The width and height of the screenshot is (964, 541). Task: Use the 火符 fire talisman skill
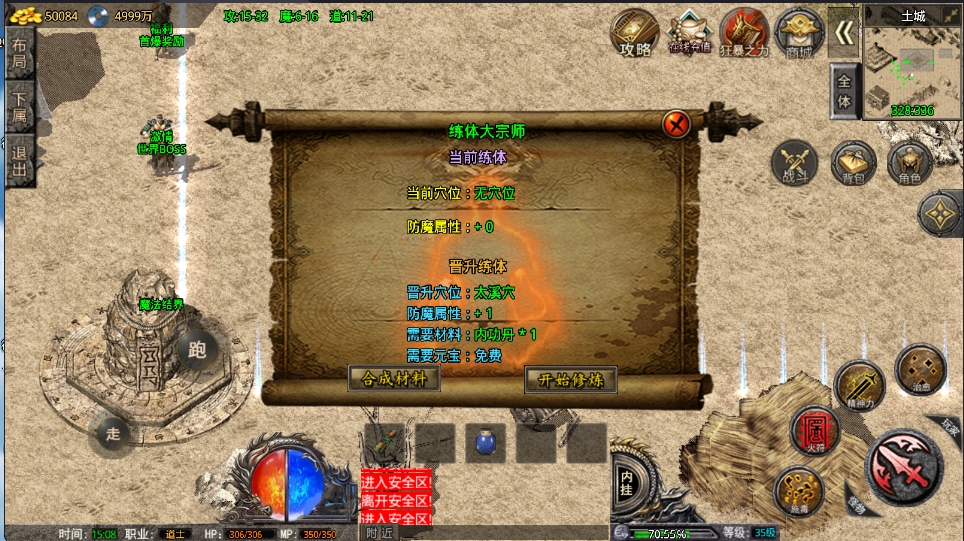pos(814,430)
